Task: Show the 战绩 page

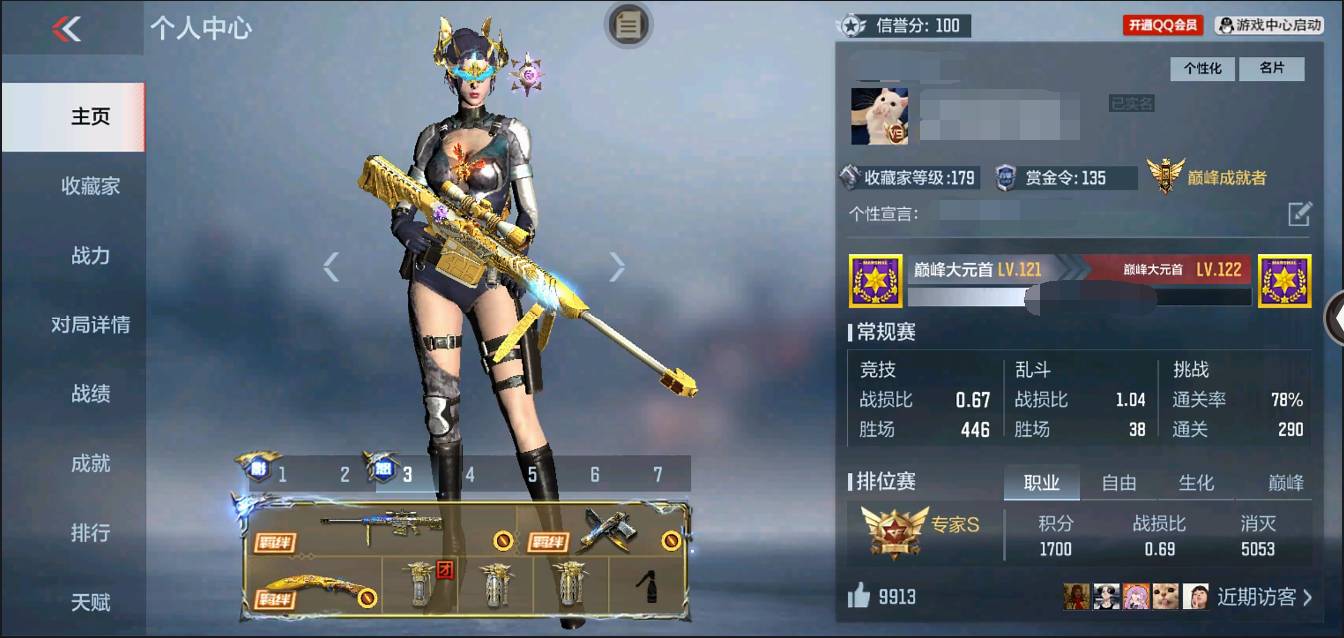Action: click(x=90, y=394)
